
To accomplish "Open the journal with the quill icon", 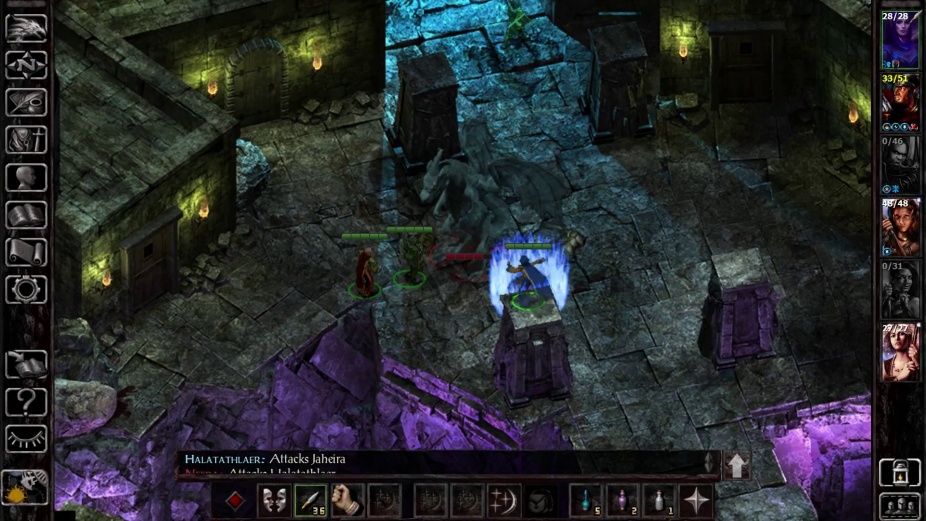I will click(26, 102).
